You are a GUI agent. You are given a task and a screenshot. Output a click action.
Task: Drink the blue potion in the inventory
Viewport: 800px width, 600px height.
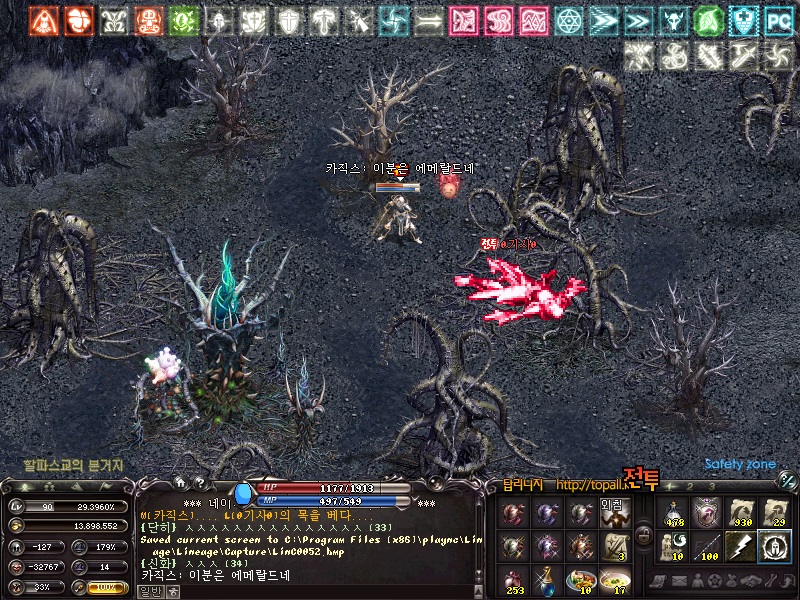547,579
